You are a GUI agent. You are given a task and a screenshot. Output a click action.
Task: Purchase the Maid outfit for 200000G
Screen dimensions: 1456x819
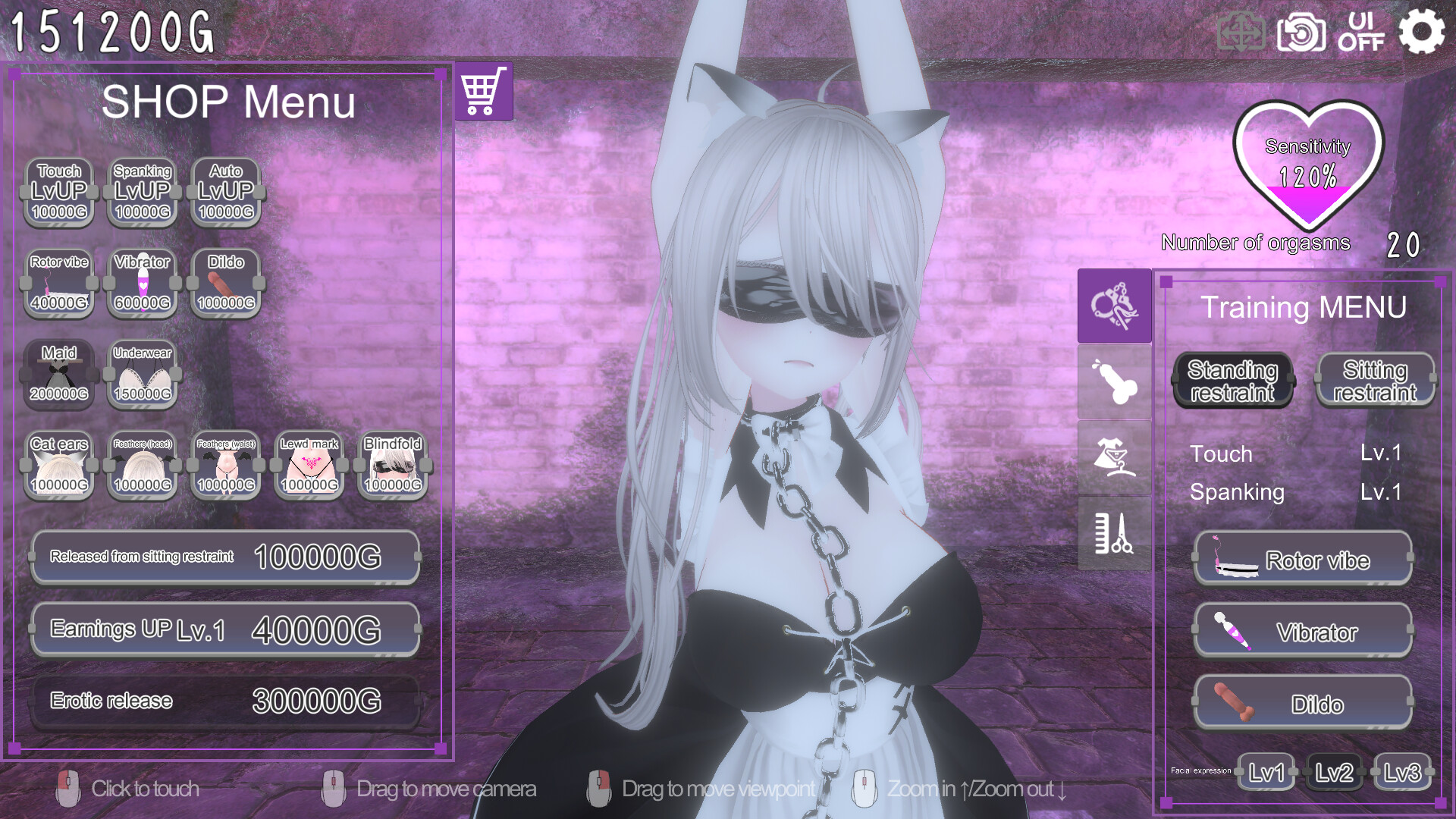point(59,374)
